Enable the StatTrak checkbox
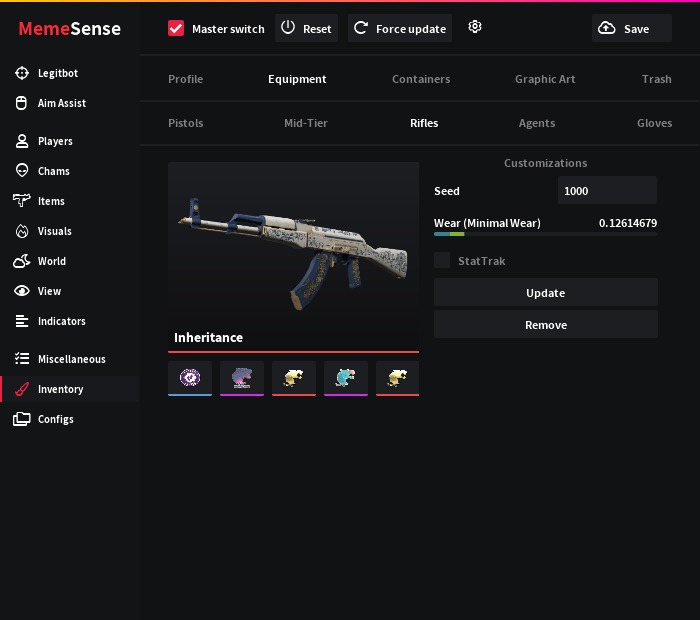Image resolution: width=700 pixels, height=620 pixels. (x=442, y=261)
